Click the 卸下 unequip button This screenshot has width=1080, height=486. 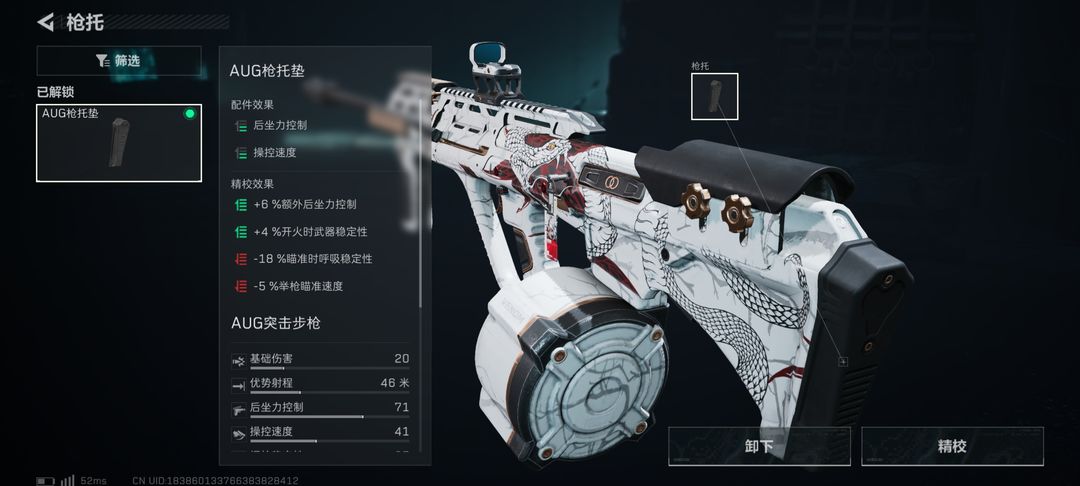(x=759, y=446)
